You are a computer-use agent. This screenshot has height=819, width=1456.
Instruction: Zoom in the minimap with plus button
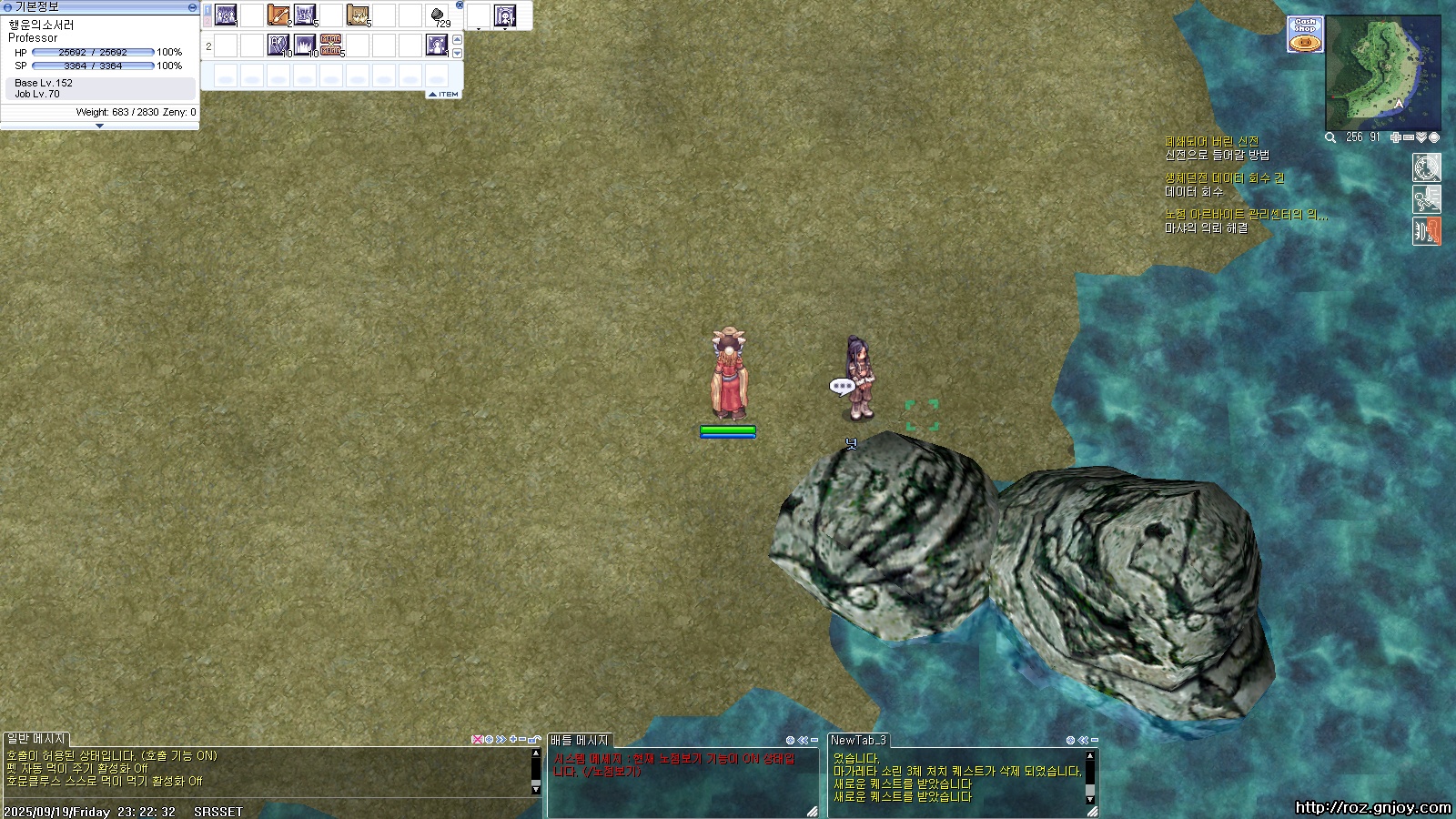pyautogui.click(x=1396, y=137)
